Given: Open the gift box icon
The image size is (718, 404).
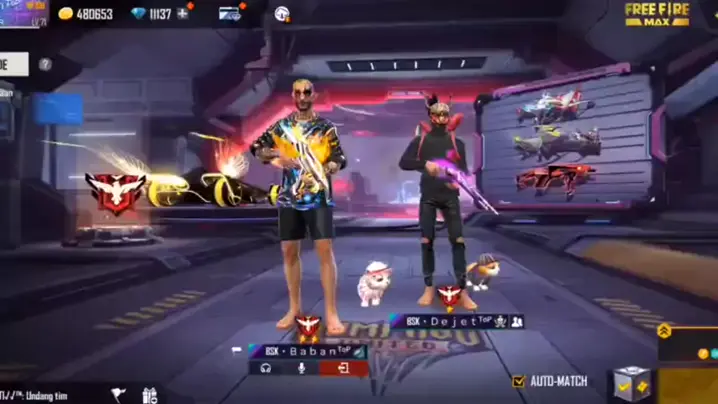Looking at the screenshot, I should (150, 395).
